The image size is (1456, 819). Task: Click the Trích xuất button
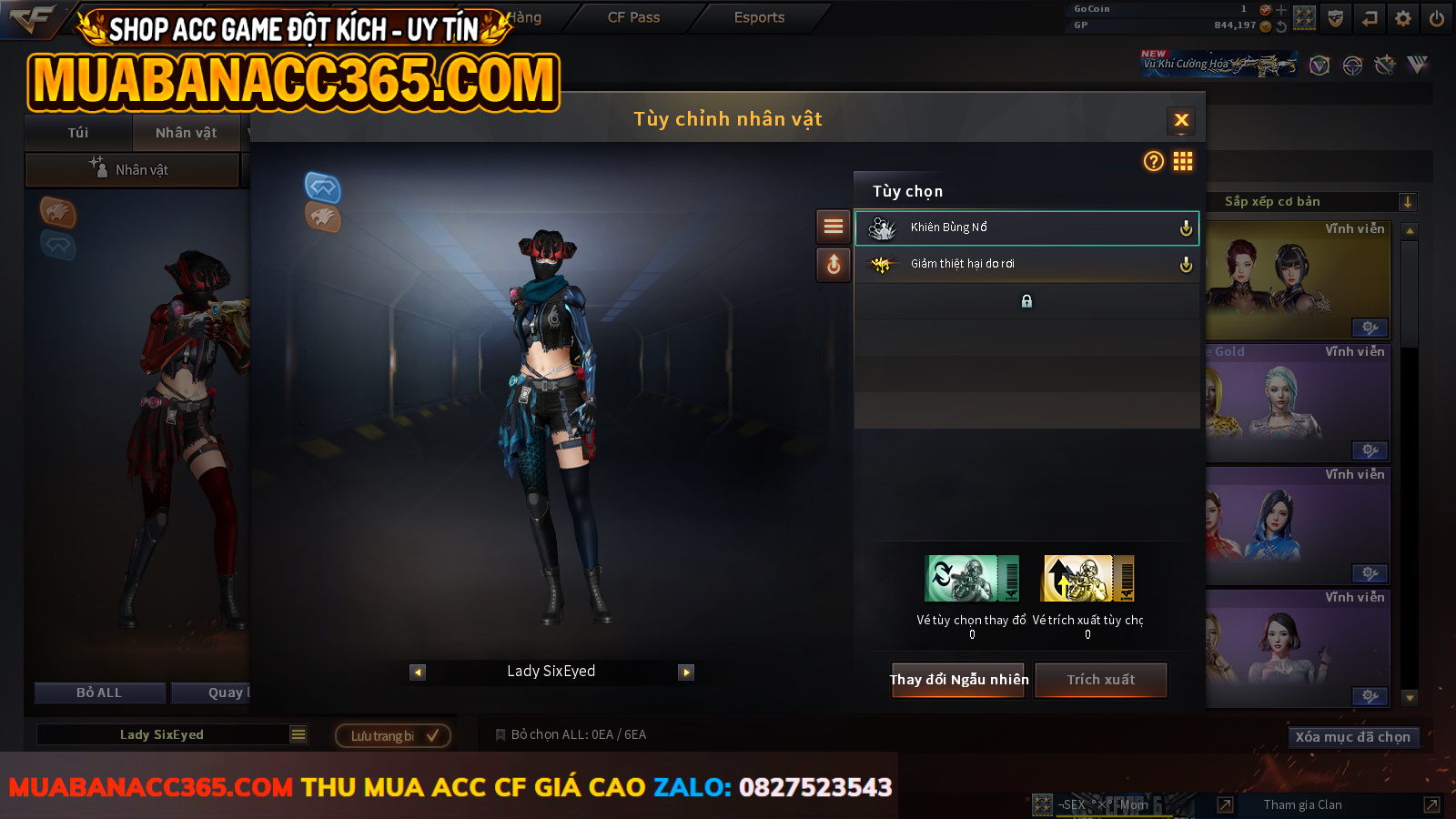[x=1100, y=680]
